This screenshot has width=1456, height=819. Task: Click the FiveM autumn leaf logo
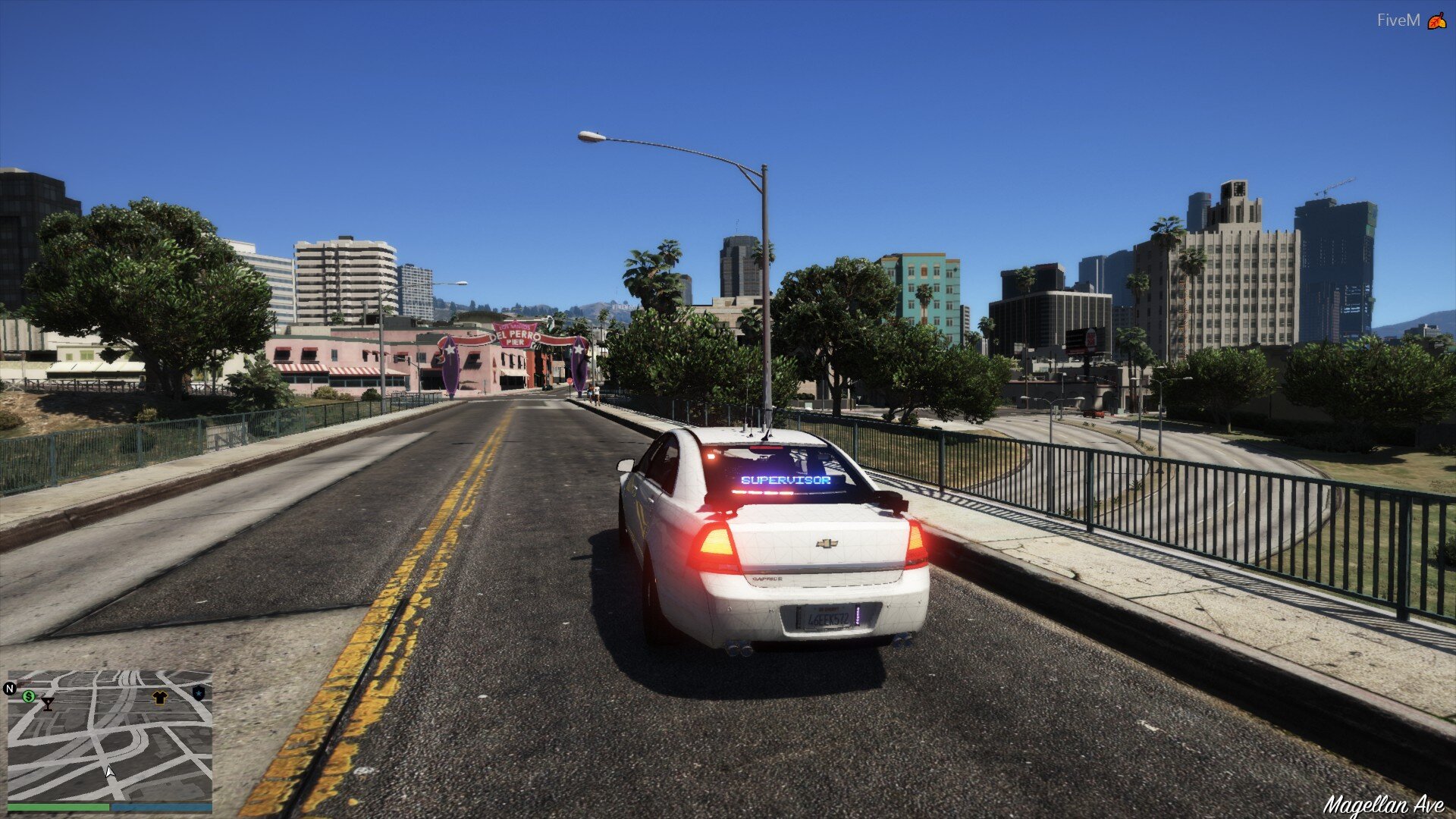click(1436, 20)
